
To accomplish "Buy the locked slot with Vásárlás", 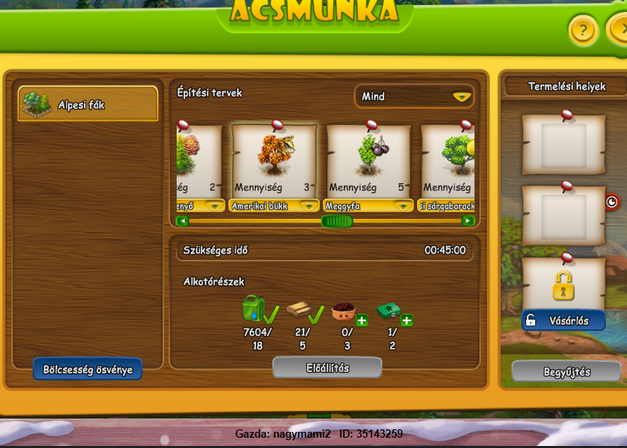I will (563, 321).
